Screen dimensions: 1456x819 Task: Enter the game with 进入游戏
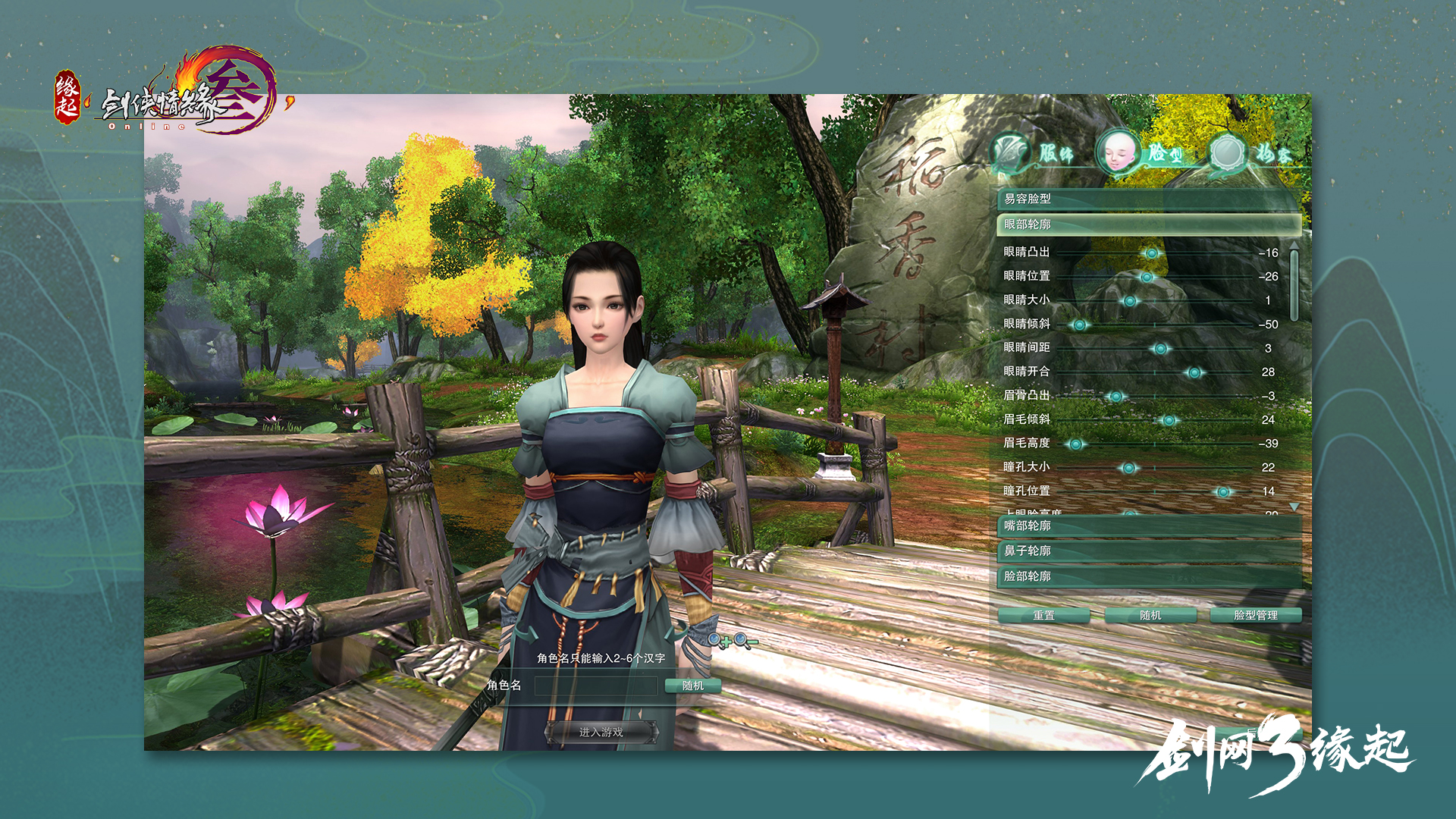click(x=601, y=732)
